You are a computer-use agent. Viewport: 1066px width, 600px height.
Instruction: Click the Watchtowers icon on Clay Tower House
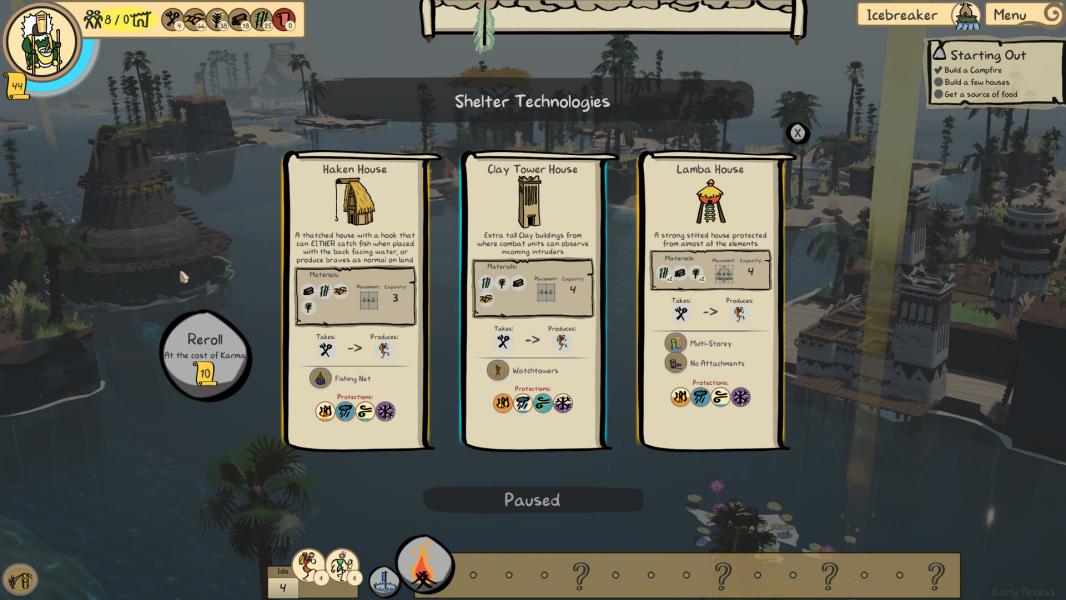(497, 371)
